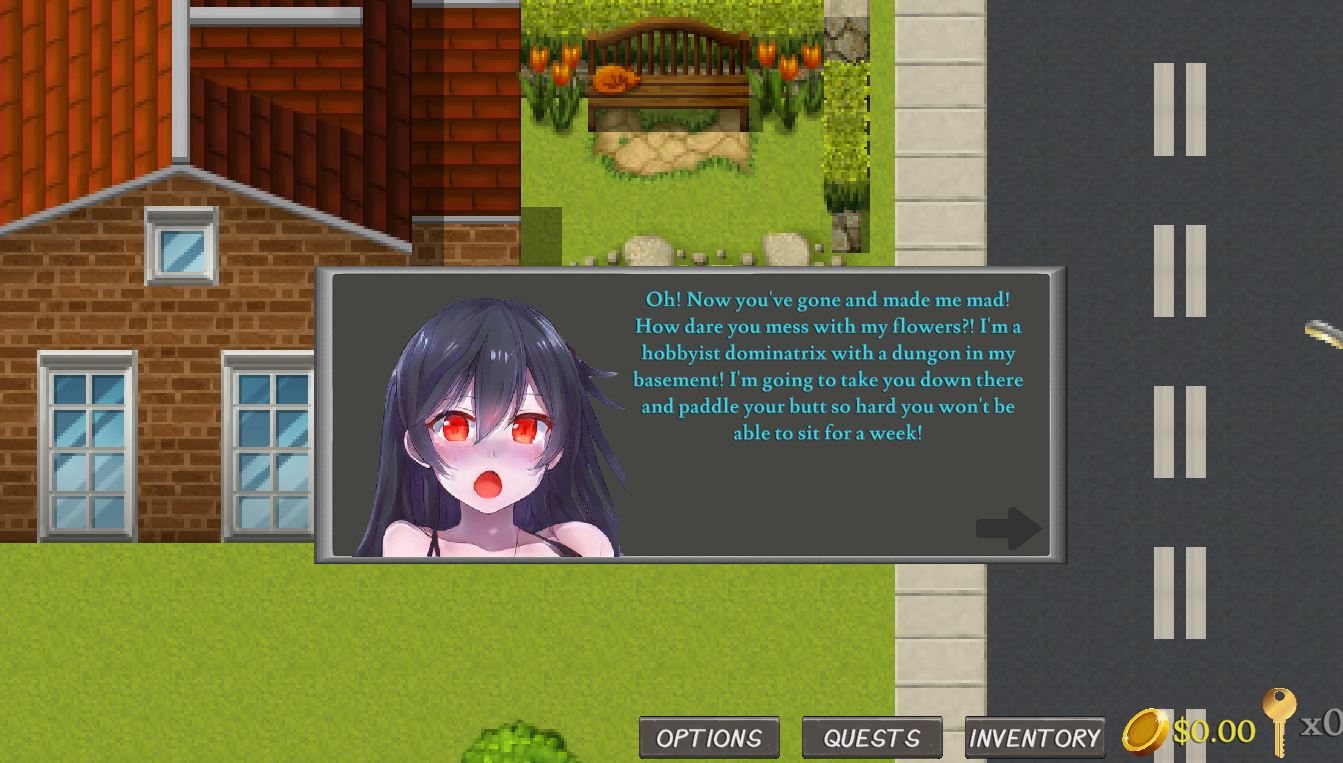
Task: Show the Quests log
Action: (x=872, y=738)
